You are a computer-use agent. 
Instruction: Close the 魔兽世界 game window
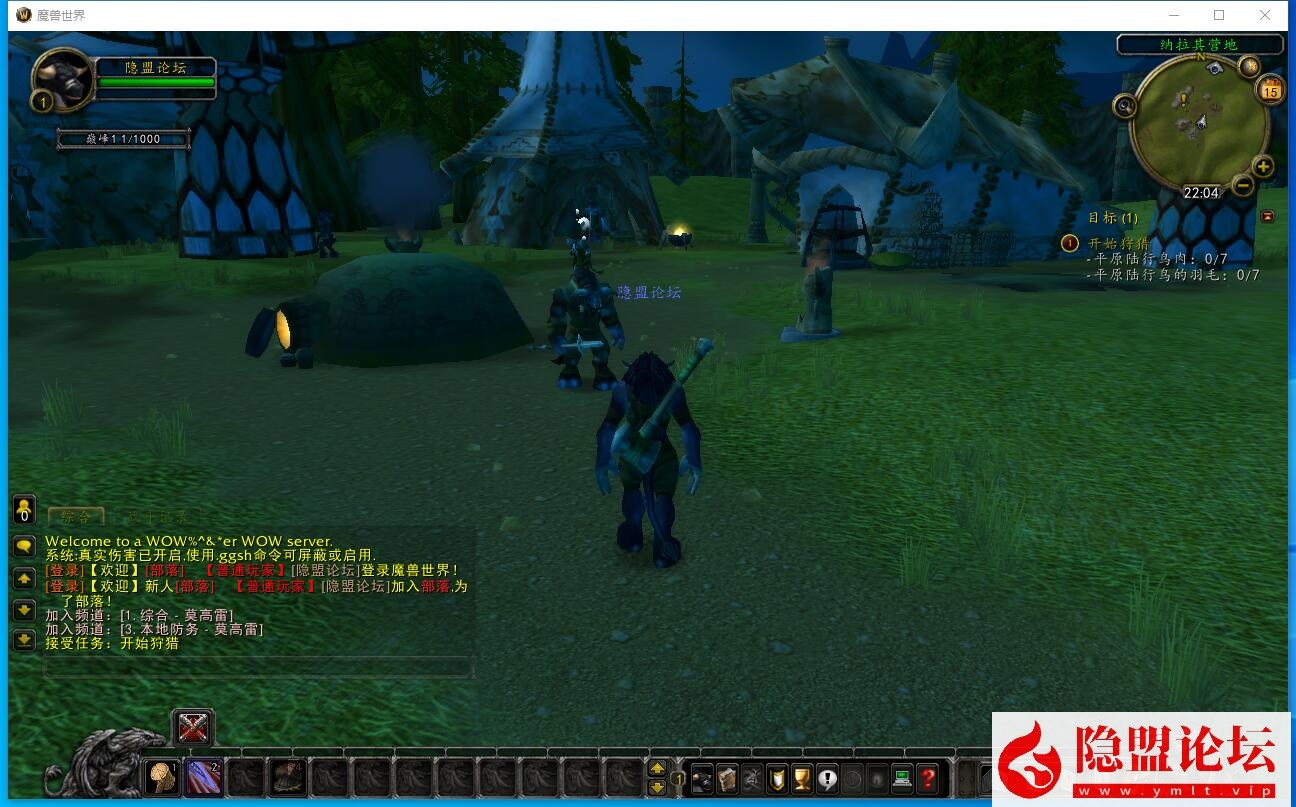(x=1265, y=15)
